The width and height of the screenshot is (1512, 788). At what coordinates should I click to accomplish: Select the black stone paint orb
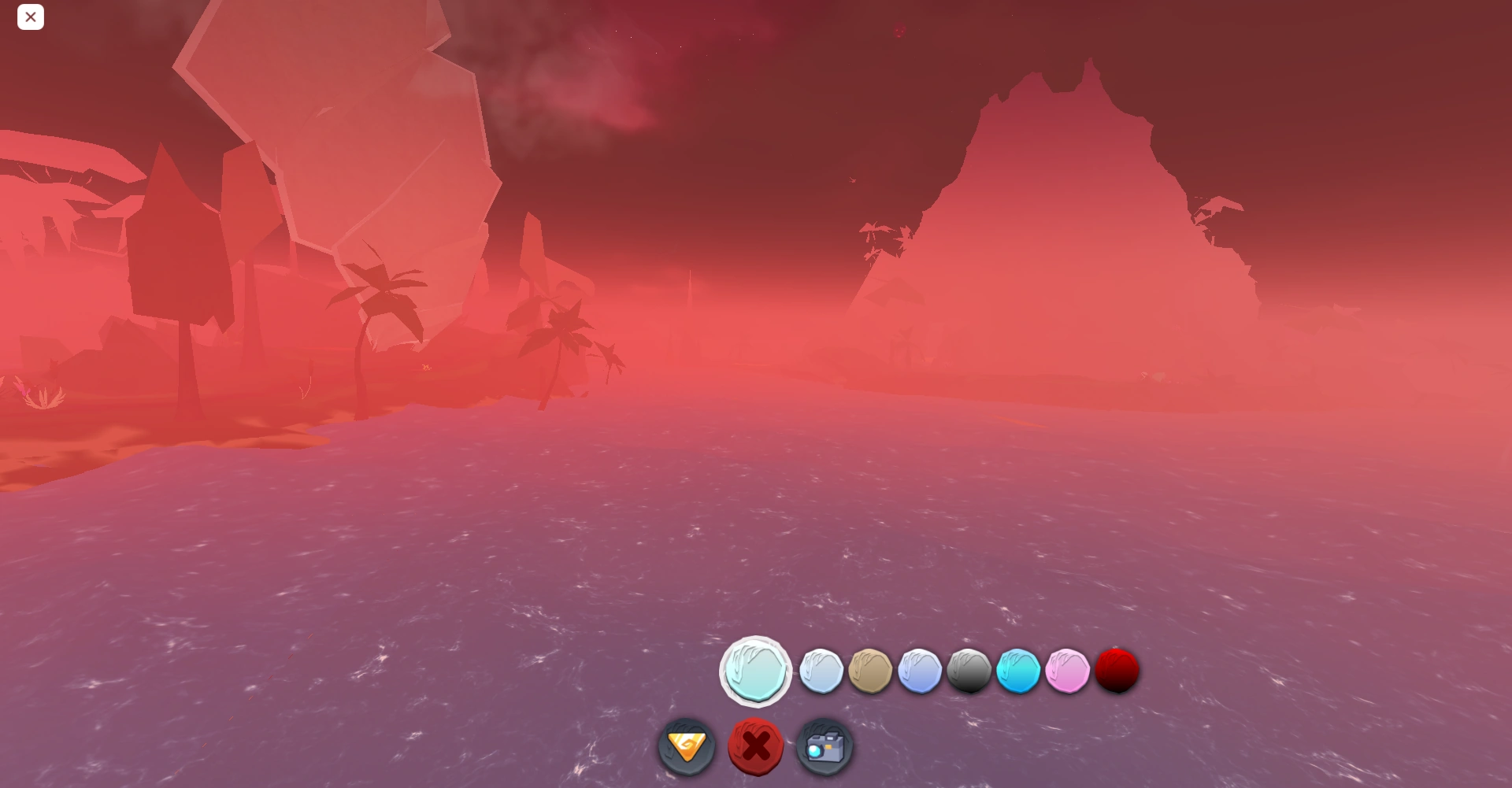[x=970, y=671]
